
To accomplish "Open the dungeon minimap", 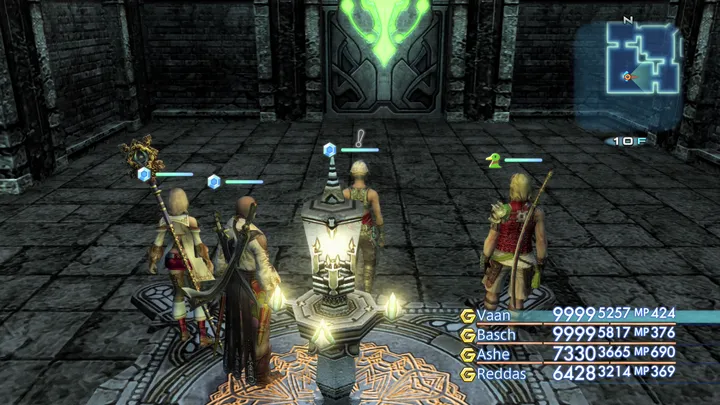I will (x=644, y=64).
